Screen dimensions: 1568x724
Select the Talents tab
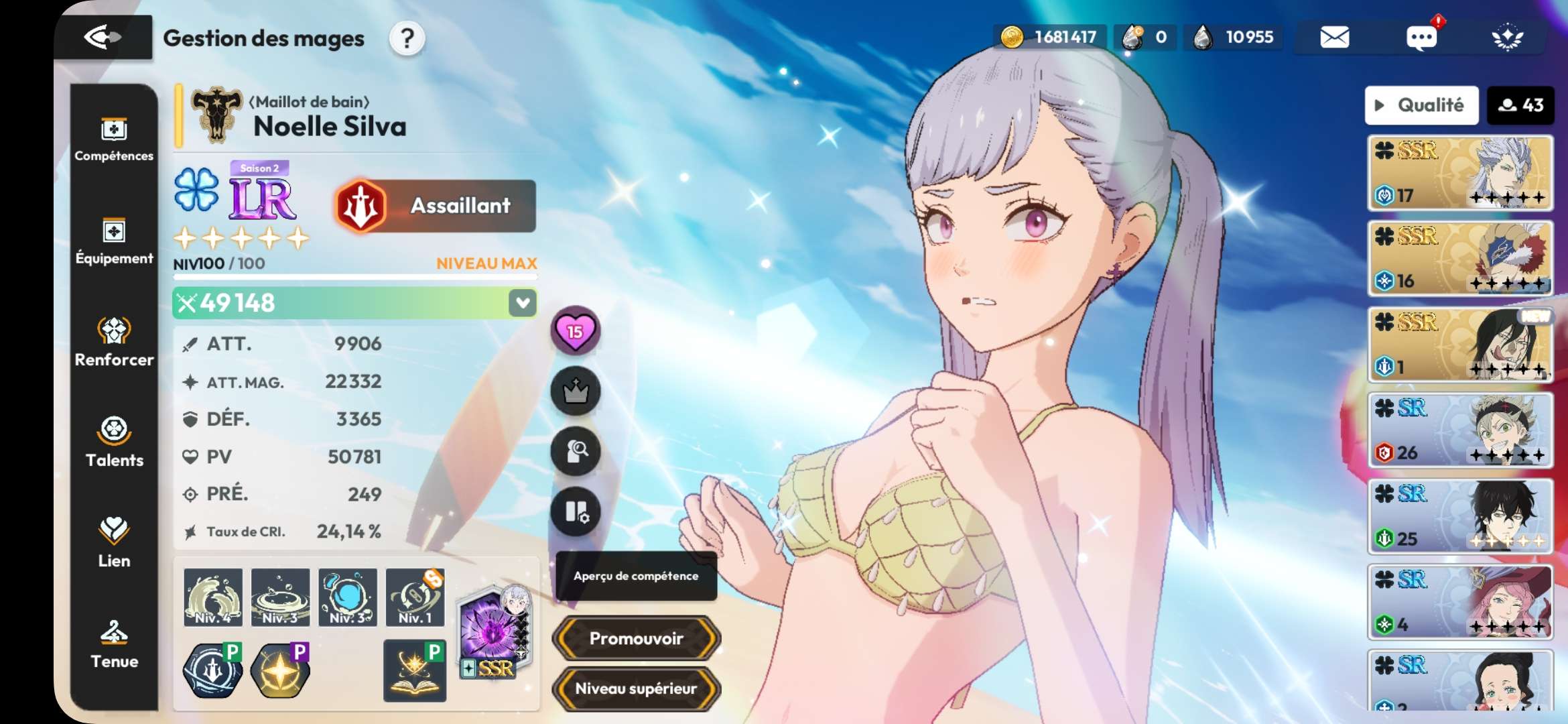coord(114,442)
